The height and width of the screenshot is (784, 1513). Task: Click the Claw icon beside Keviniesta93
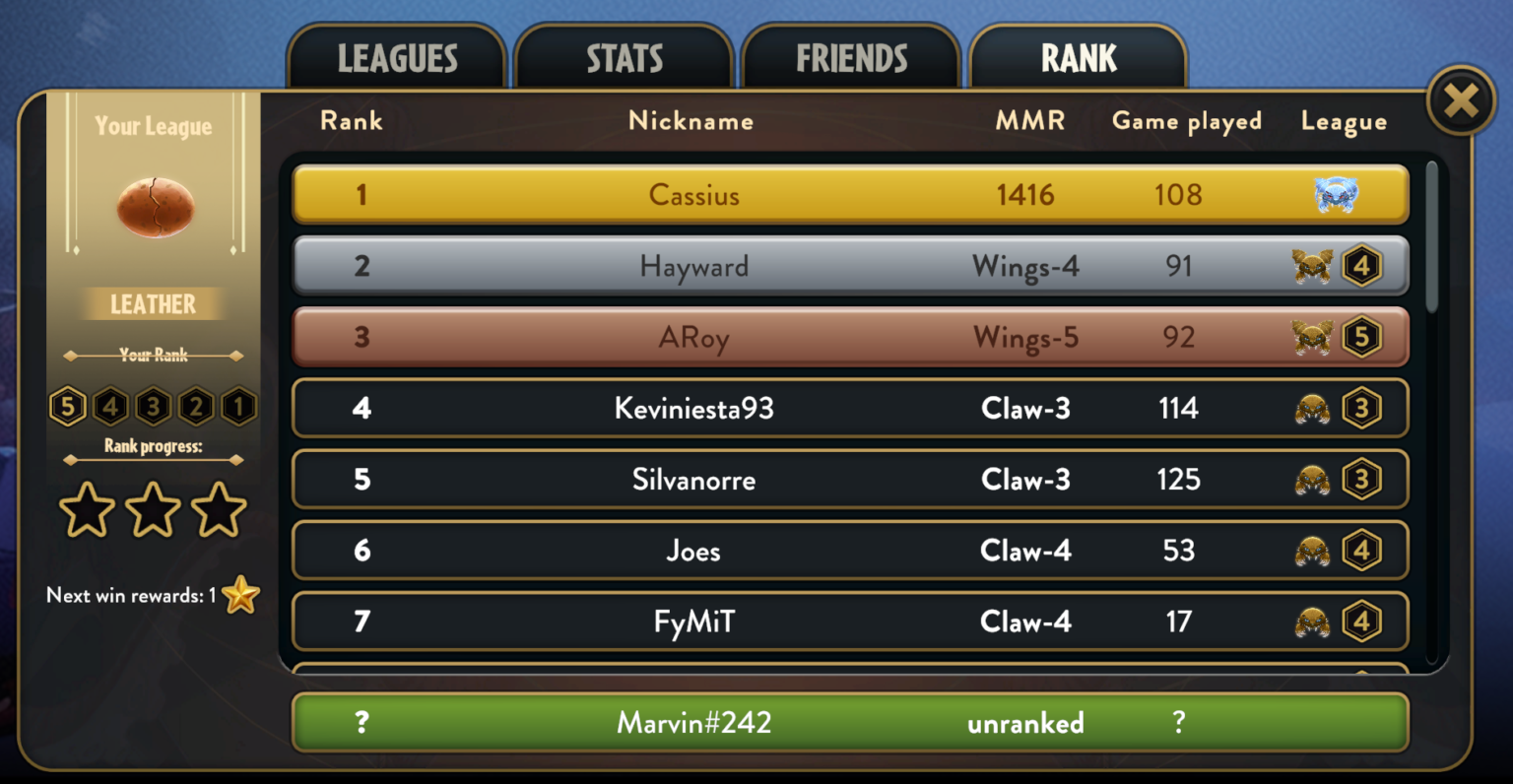pos(1313,408)
